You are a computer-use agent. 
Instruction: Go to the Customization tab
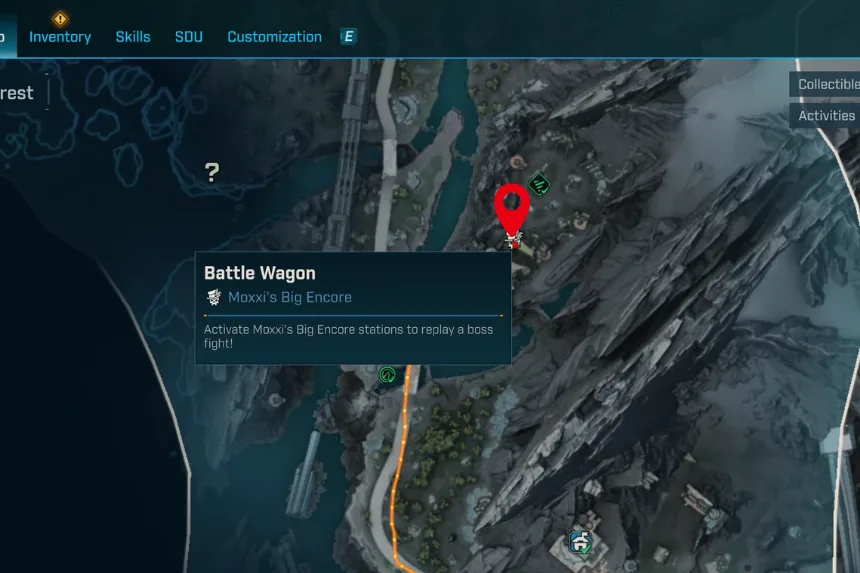274,37
